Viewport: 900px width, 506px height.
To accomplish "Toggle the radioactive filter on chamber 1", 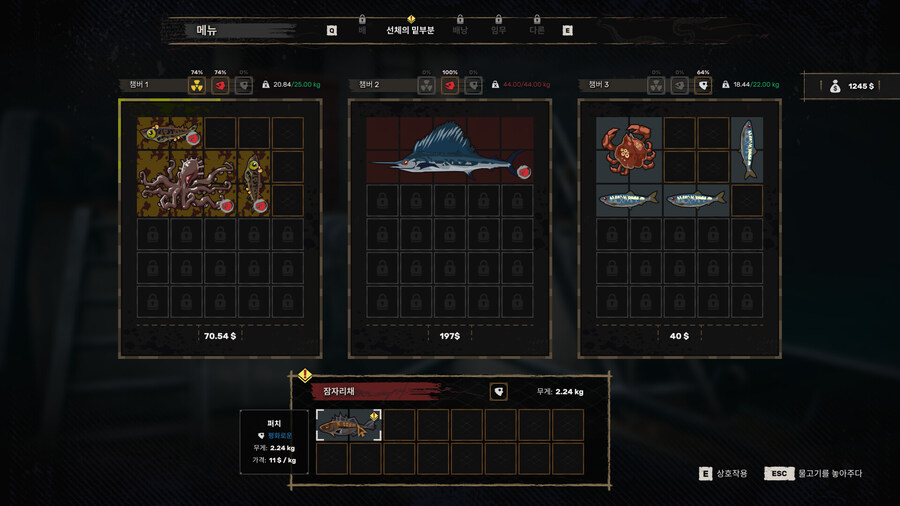I will [x=197, y=86].
